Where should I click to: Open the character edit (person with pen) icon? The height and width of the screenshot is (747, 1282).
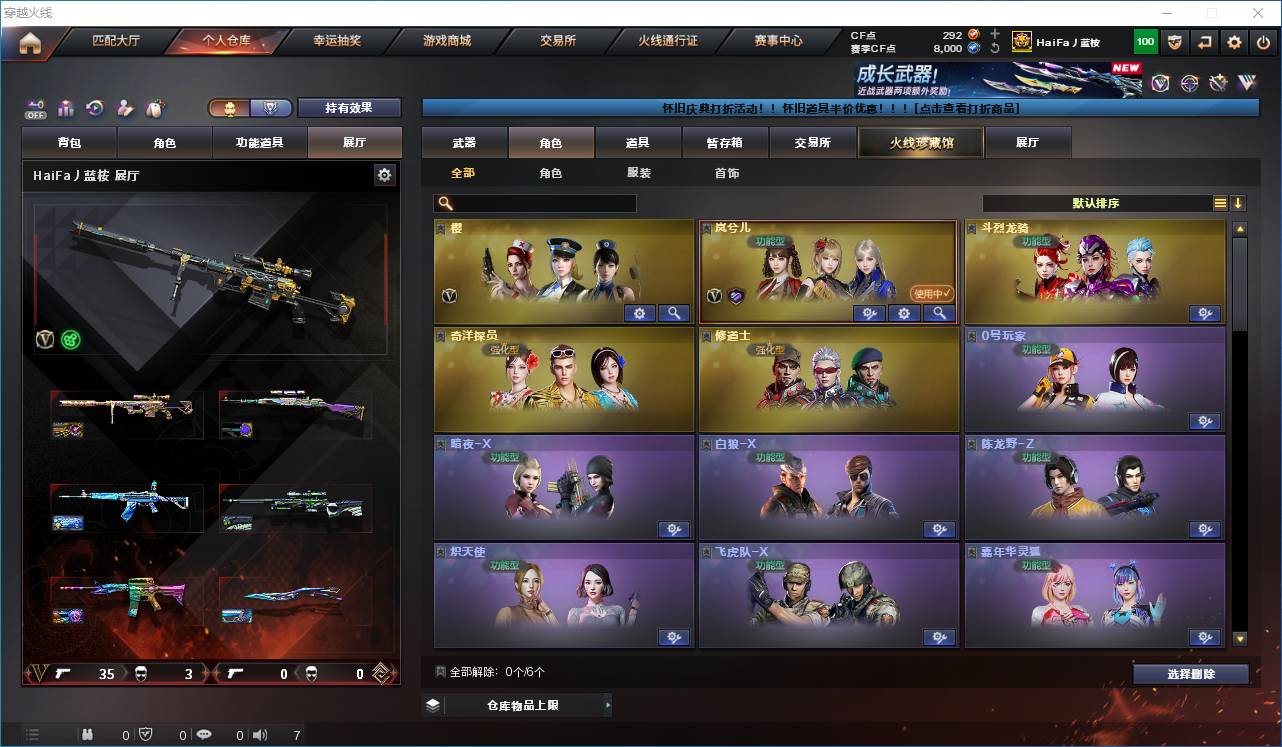click(x=124, y=108)
